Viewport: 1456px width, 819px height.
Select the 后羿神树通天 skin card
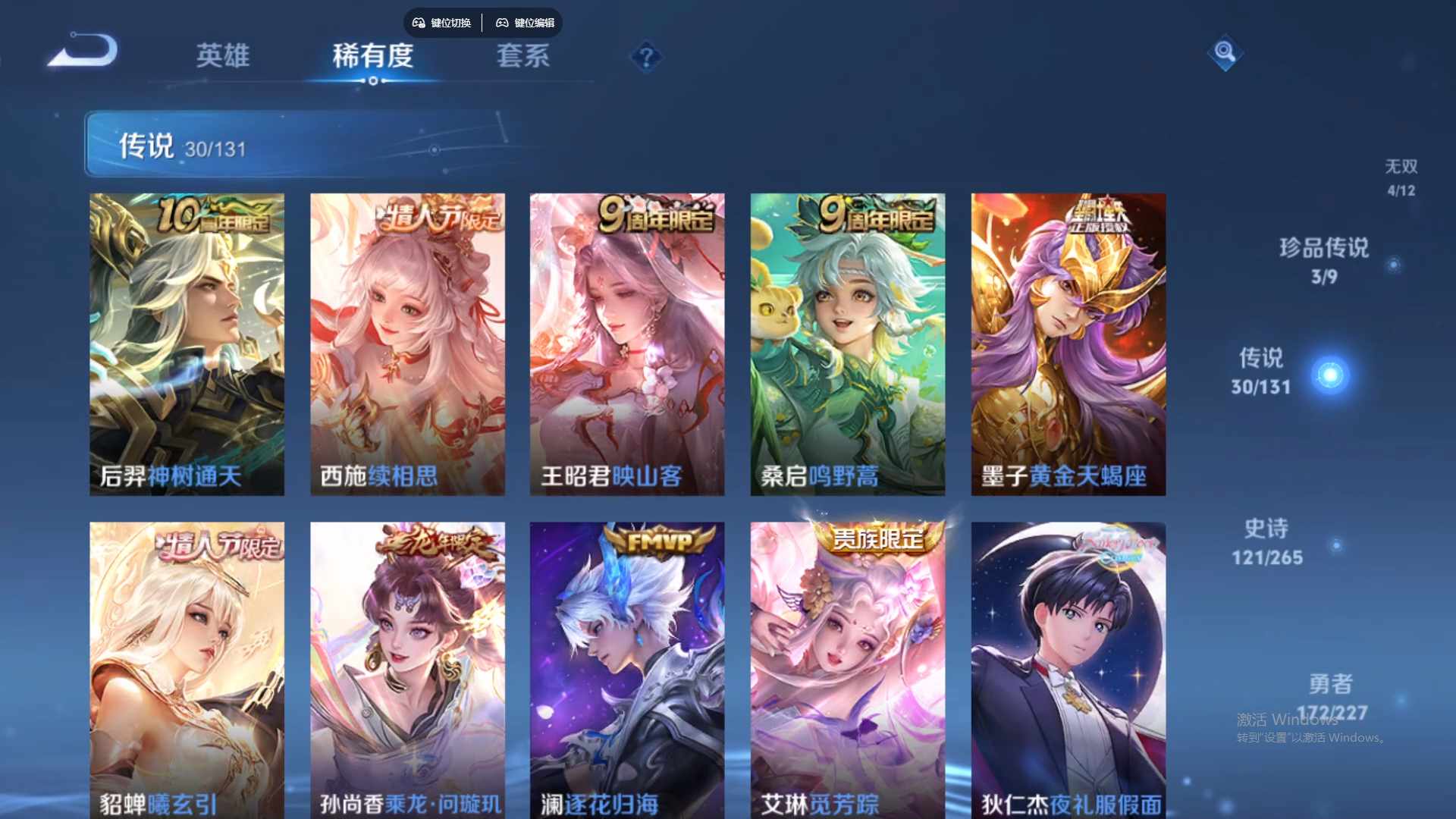coord(187,341)
